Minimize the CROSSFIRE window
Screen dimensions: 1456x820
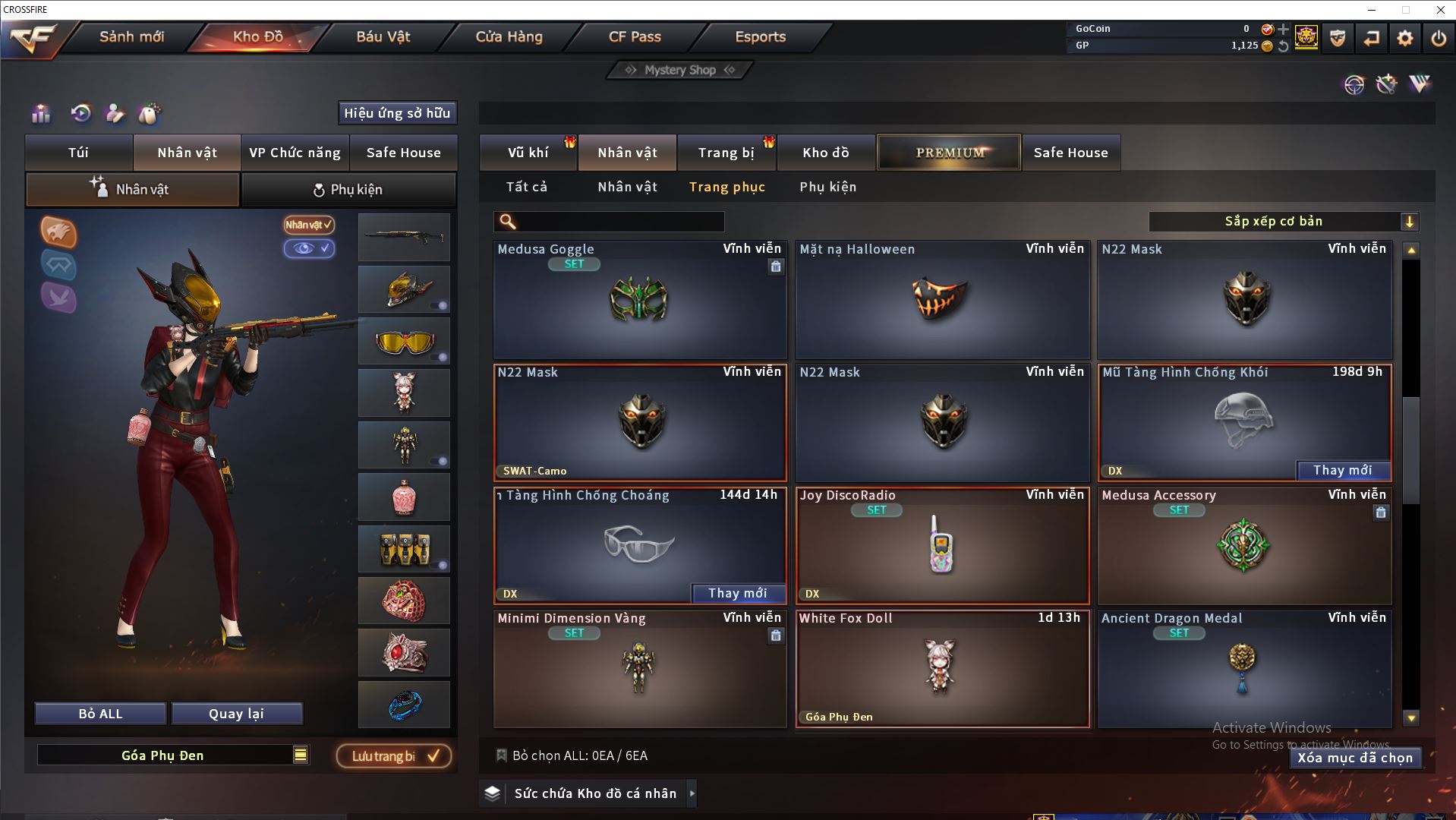(1372, 10)
